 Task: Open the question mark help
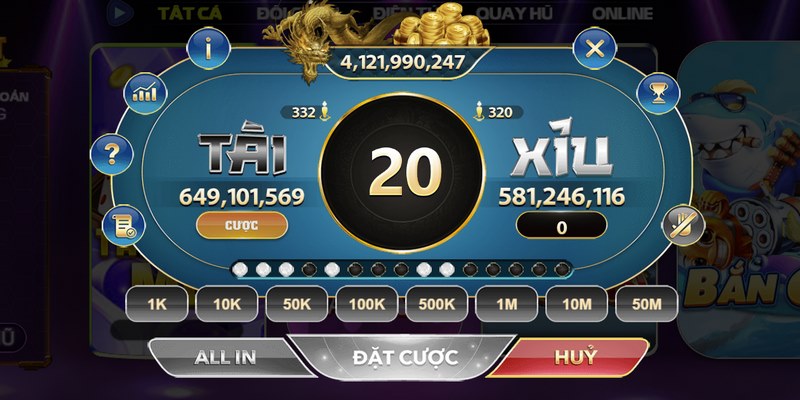tap(112, 156)
